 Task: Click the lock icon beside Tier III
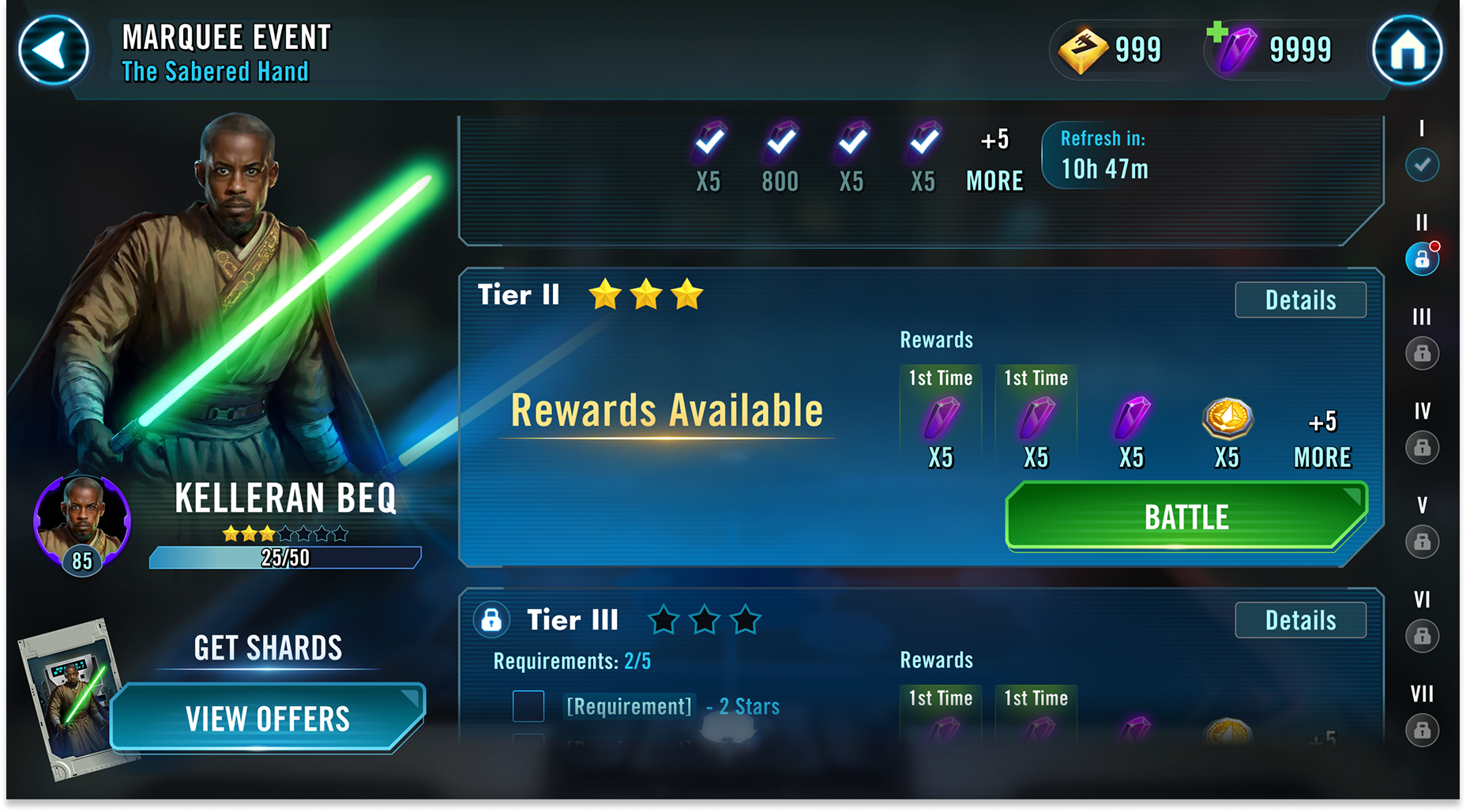pyautogui.click(x=492, y=621)
